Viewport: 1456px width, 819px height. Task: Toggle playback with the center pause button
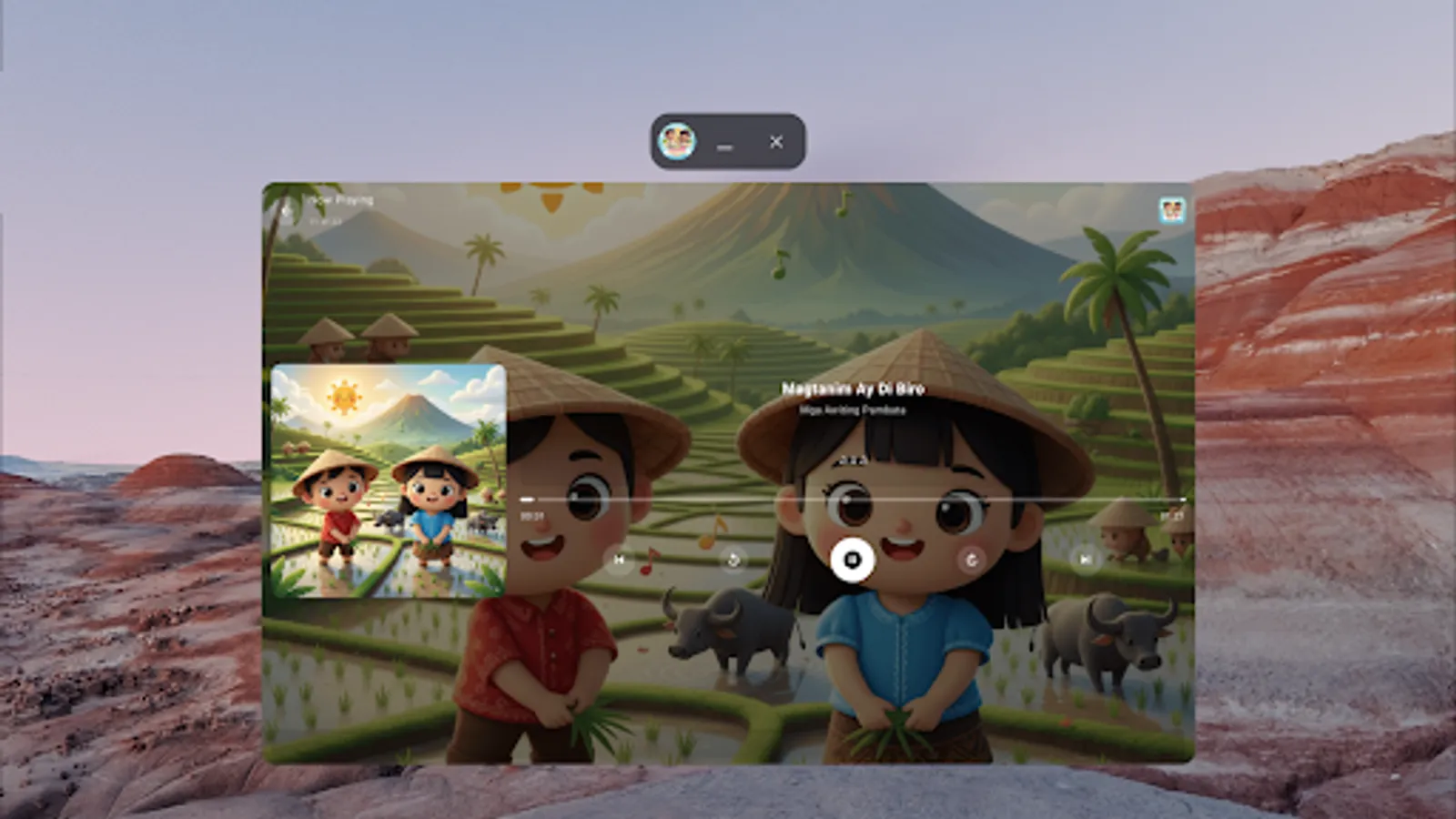851,560
